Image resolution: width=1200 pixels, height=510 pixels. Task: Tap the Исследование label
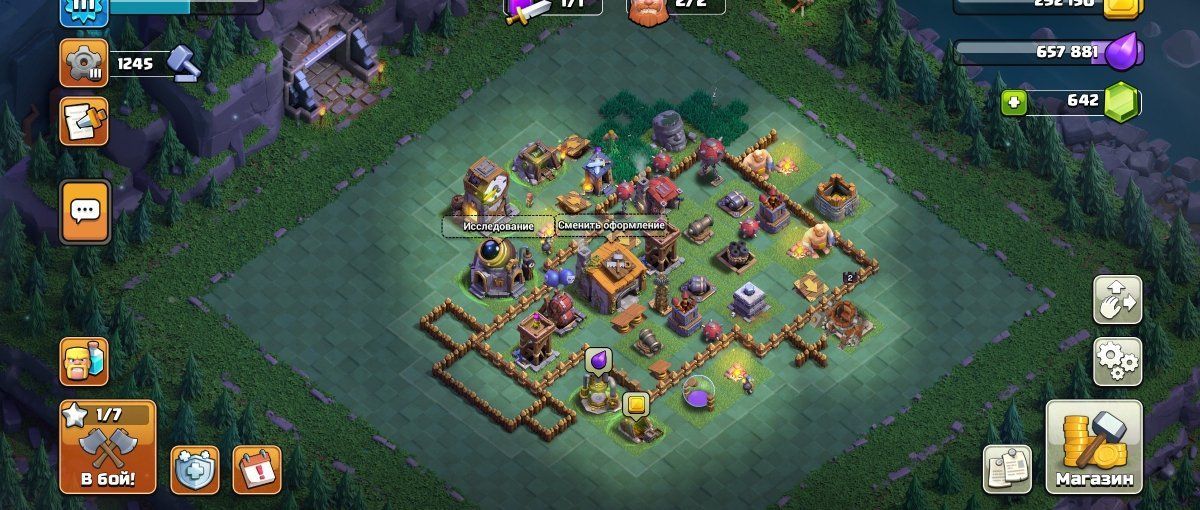point(496,226)
